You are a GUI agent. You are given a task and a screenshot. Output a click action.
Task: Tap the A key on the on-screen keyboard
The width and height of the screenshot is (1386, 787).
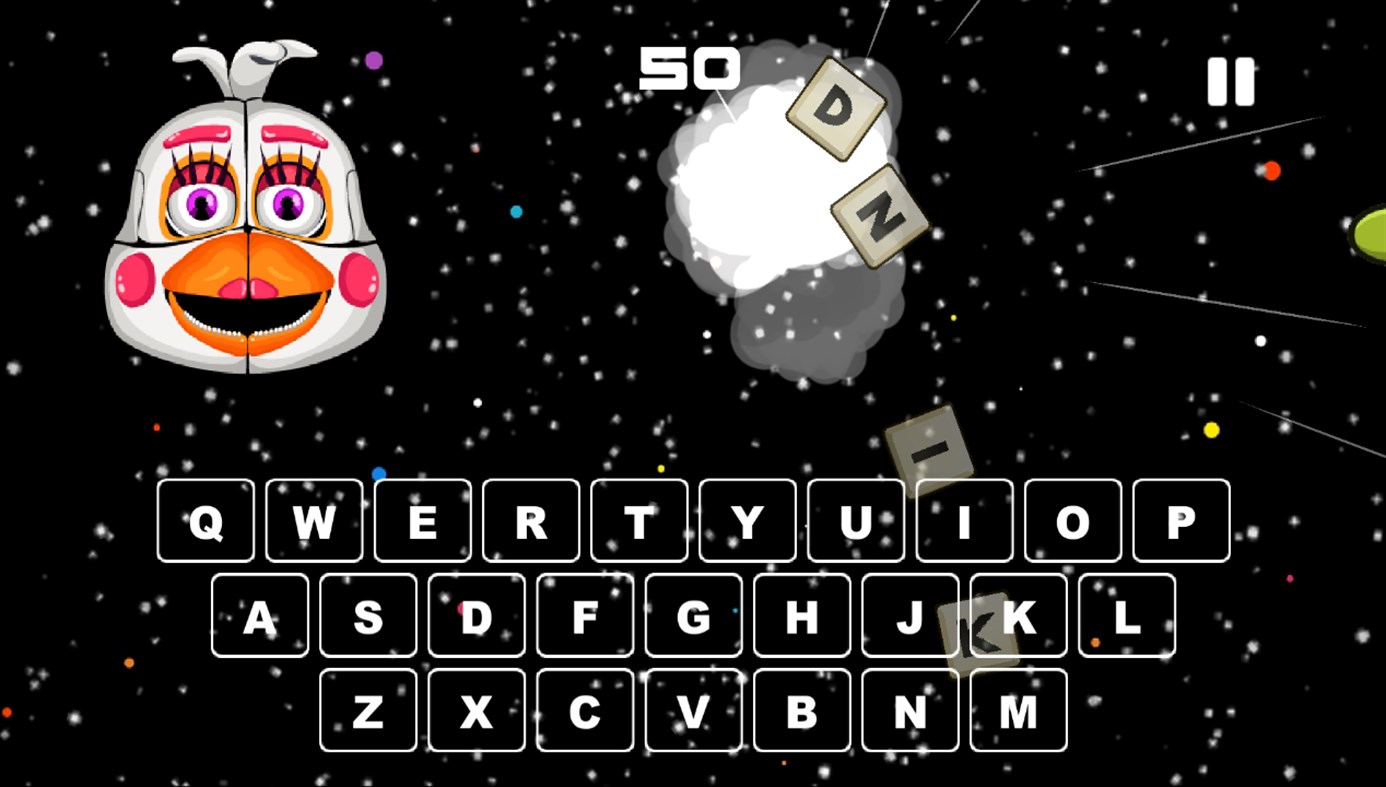click(259, 616)
